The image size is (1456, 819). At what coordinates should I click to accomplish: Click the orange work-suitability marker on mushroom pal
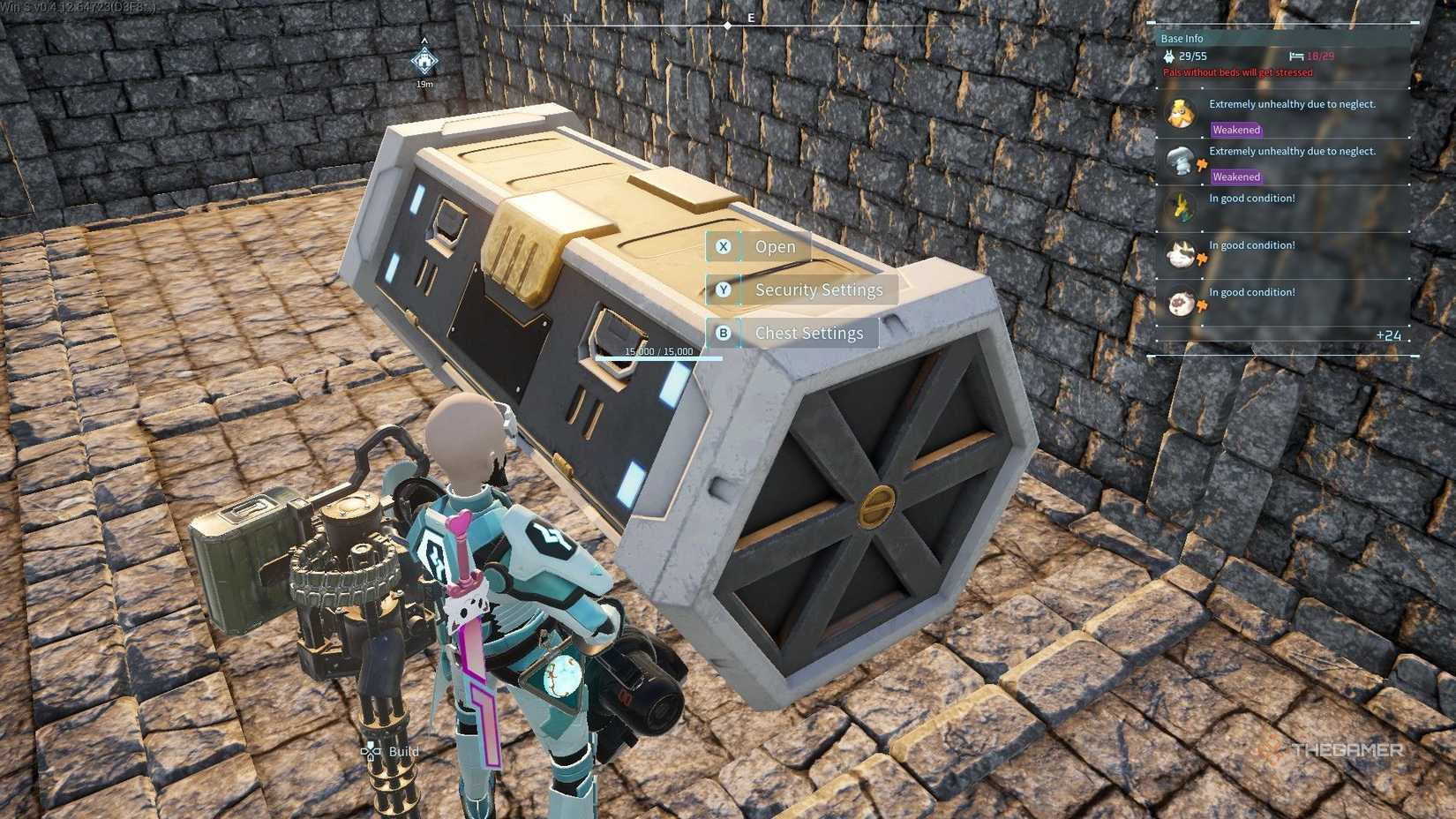pyautogui.click(x=1202, y=162)
